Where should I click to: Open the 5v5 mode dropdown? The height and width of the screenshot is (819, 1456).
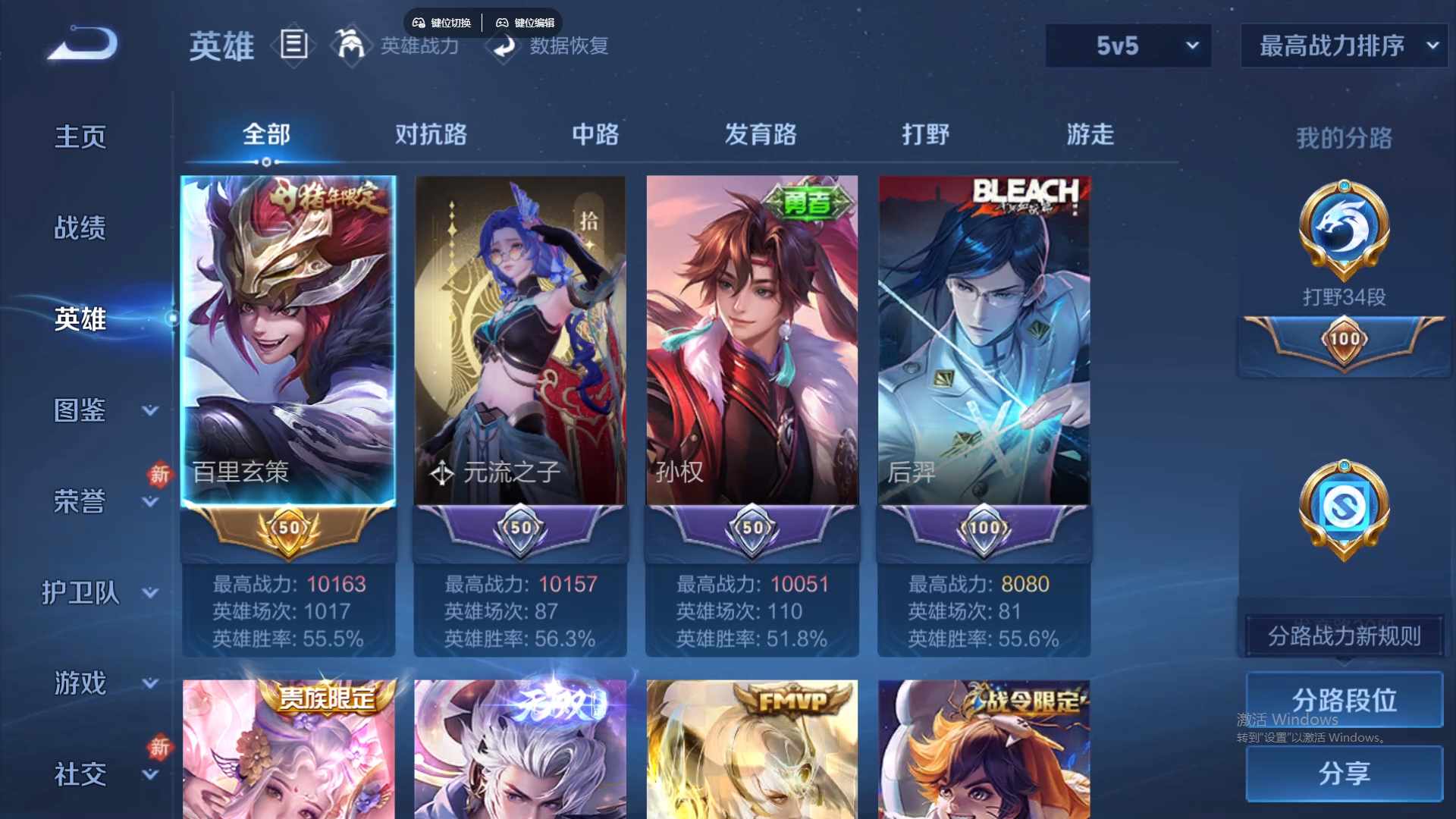[x=1128, y=45]
